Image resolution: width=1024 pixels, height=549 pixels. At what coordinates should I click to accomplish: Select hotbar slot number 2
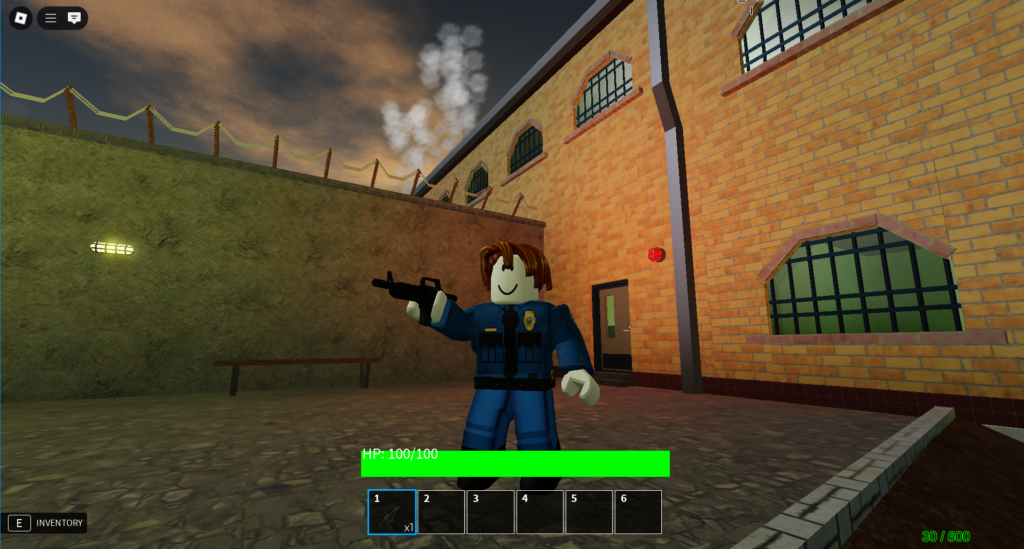441,511
